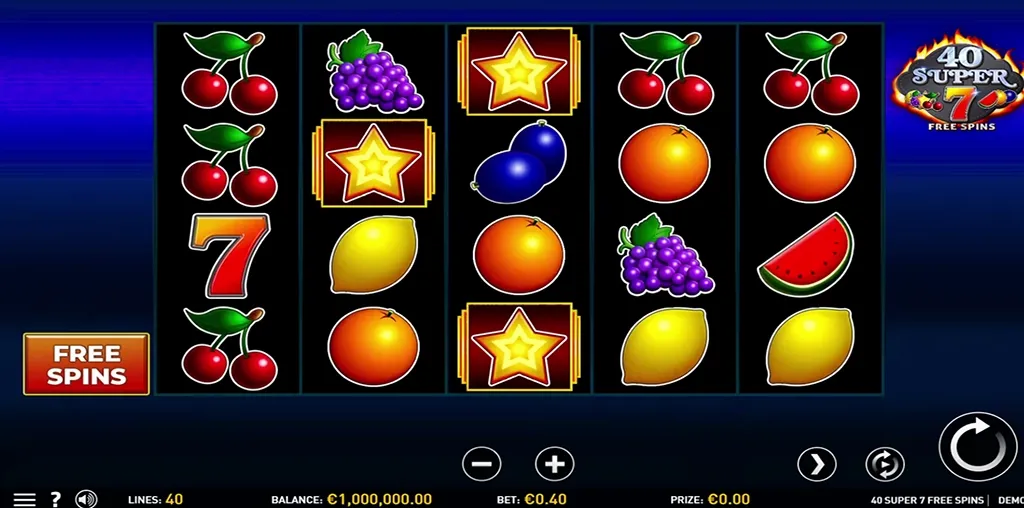The height and width of the screenshot is (508, 1024).
Task: Increase the bet with the plus button
Action: 555,464
